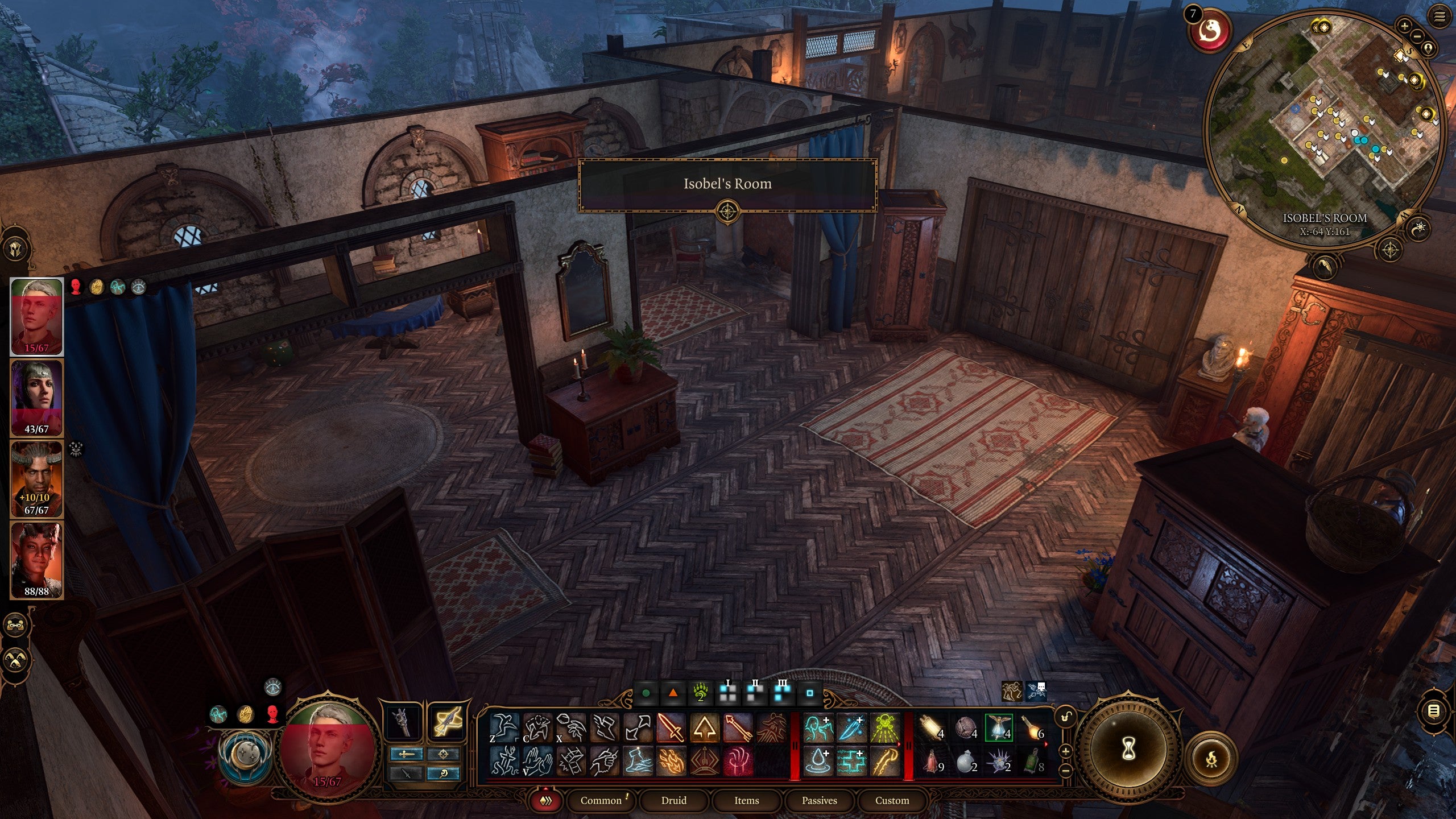Click the glowing scroll item with 4 charges
Screen dimensions: 1456x819
point(929,726)
